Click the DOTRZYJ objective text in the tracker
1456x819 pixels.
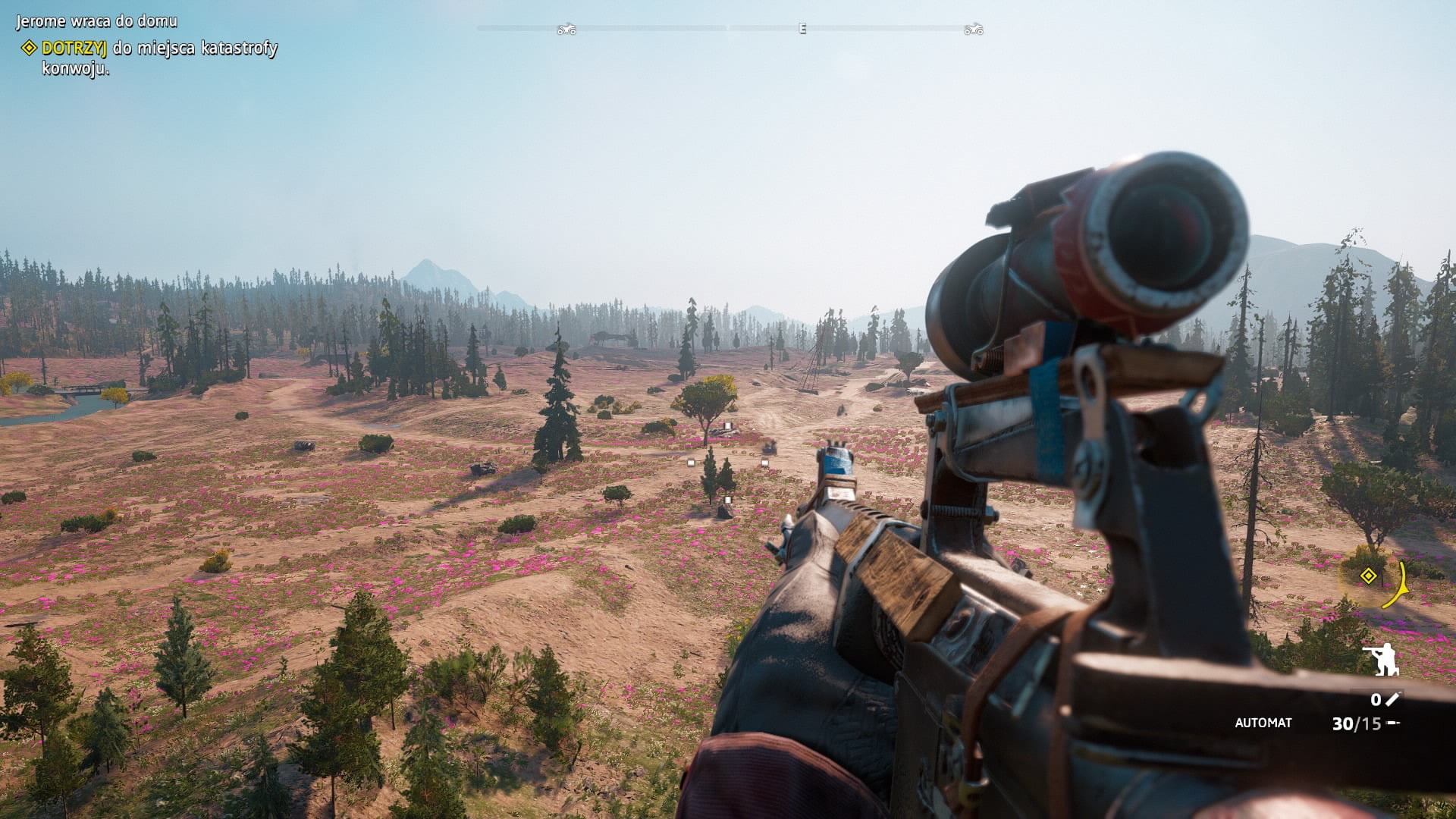(74, 48)
